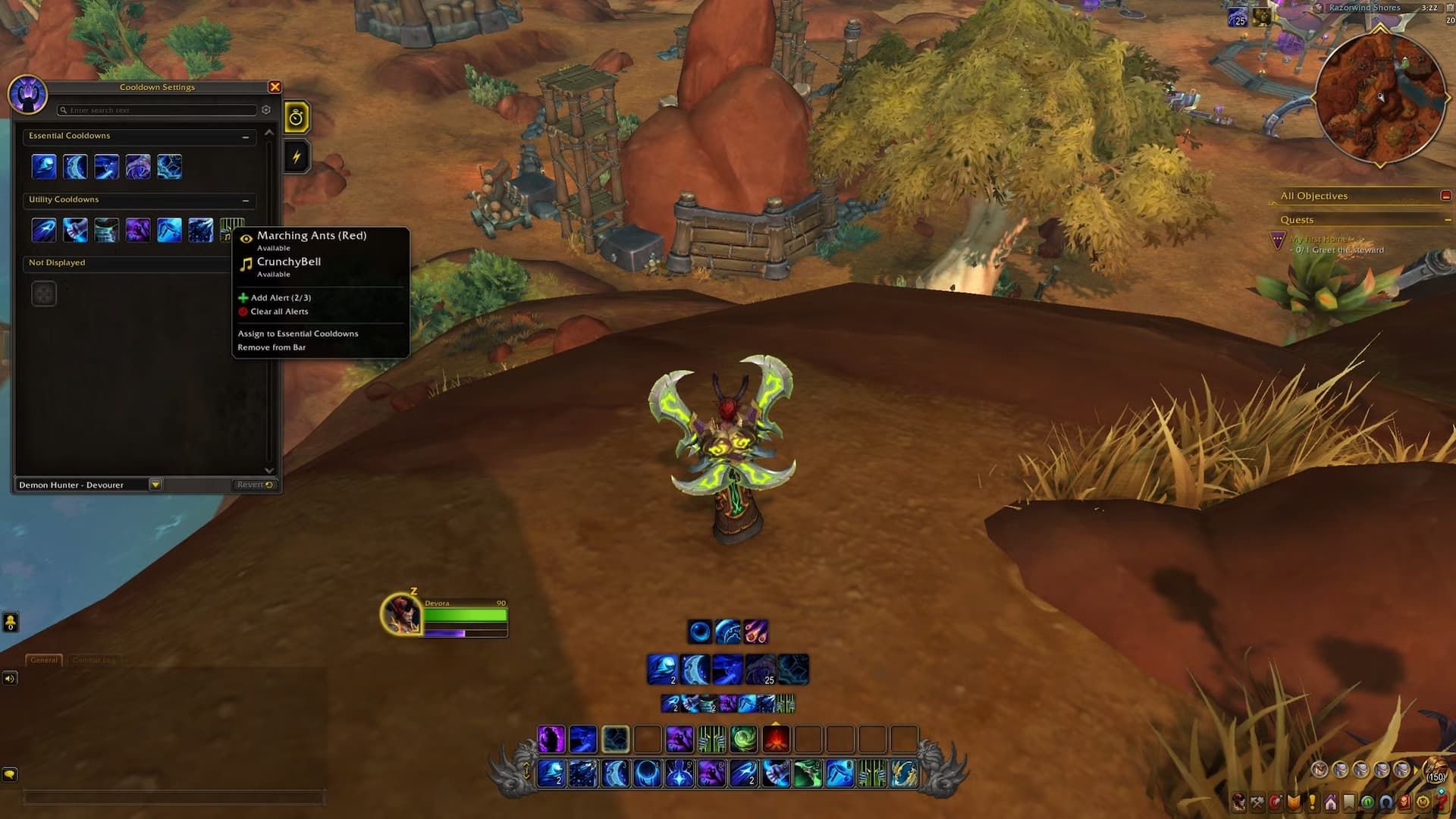The height and width of the screenshot is (819, 1456).
Task: Switch to the Combat Log chat tab
Action: click(x=94, y=660)
